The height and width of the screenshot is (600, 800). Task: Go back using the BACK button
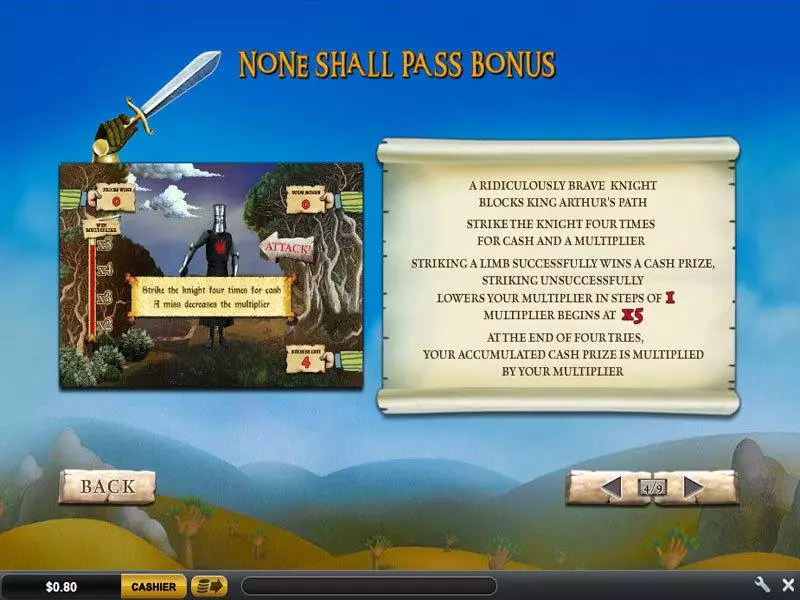click(107, 487)
